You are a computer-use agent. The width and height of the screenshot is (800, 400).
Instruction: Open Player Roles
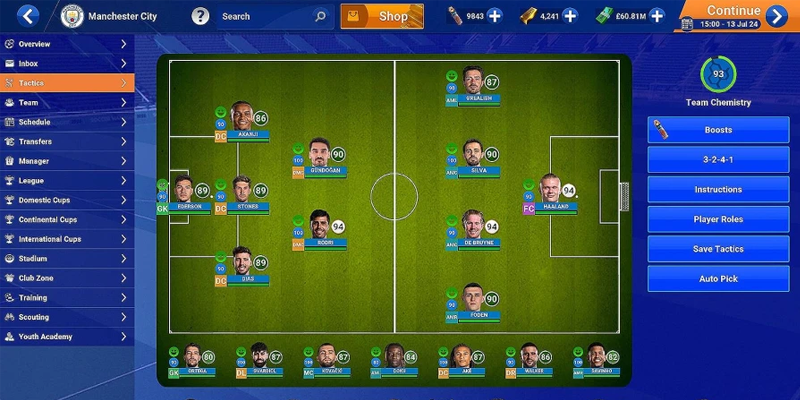click(718, 219)
